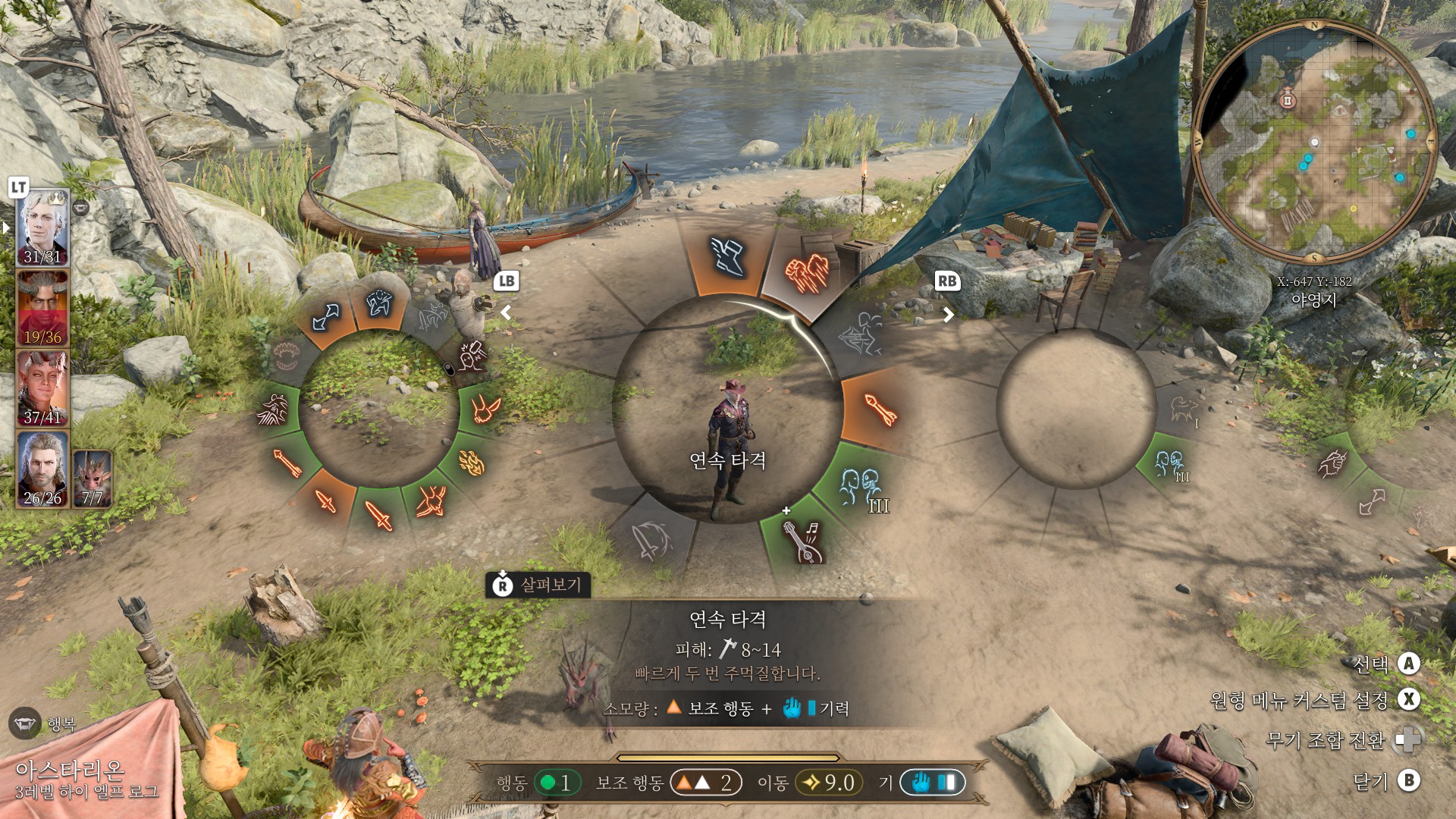
Task: Activate the lute performance action
Action: pos(801,540)
